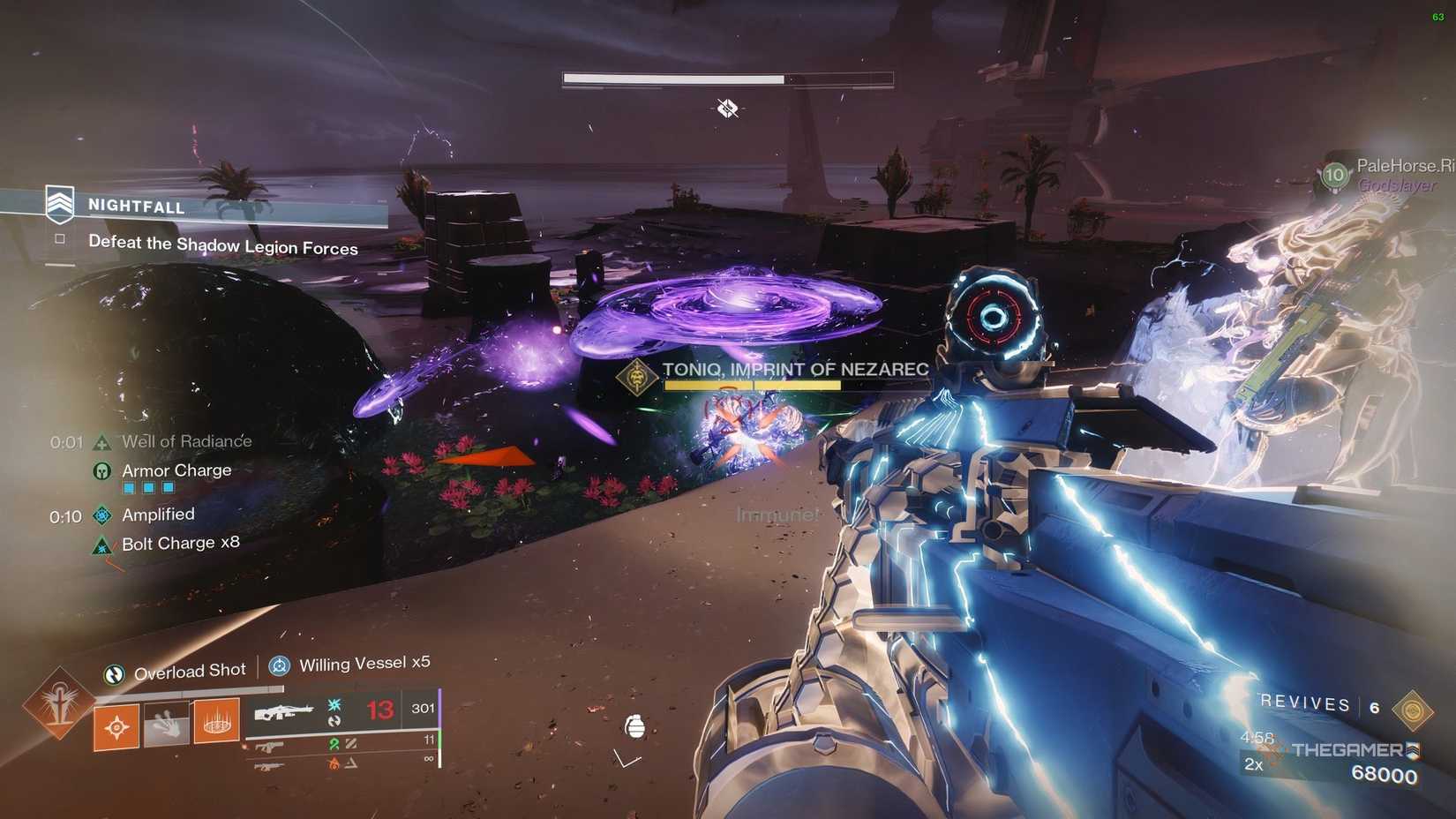Expand the Nightfall banner chevron icon
The width and height of the screenshot is (1456, 819).
[x=58, y=203]
